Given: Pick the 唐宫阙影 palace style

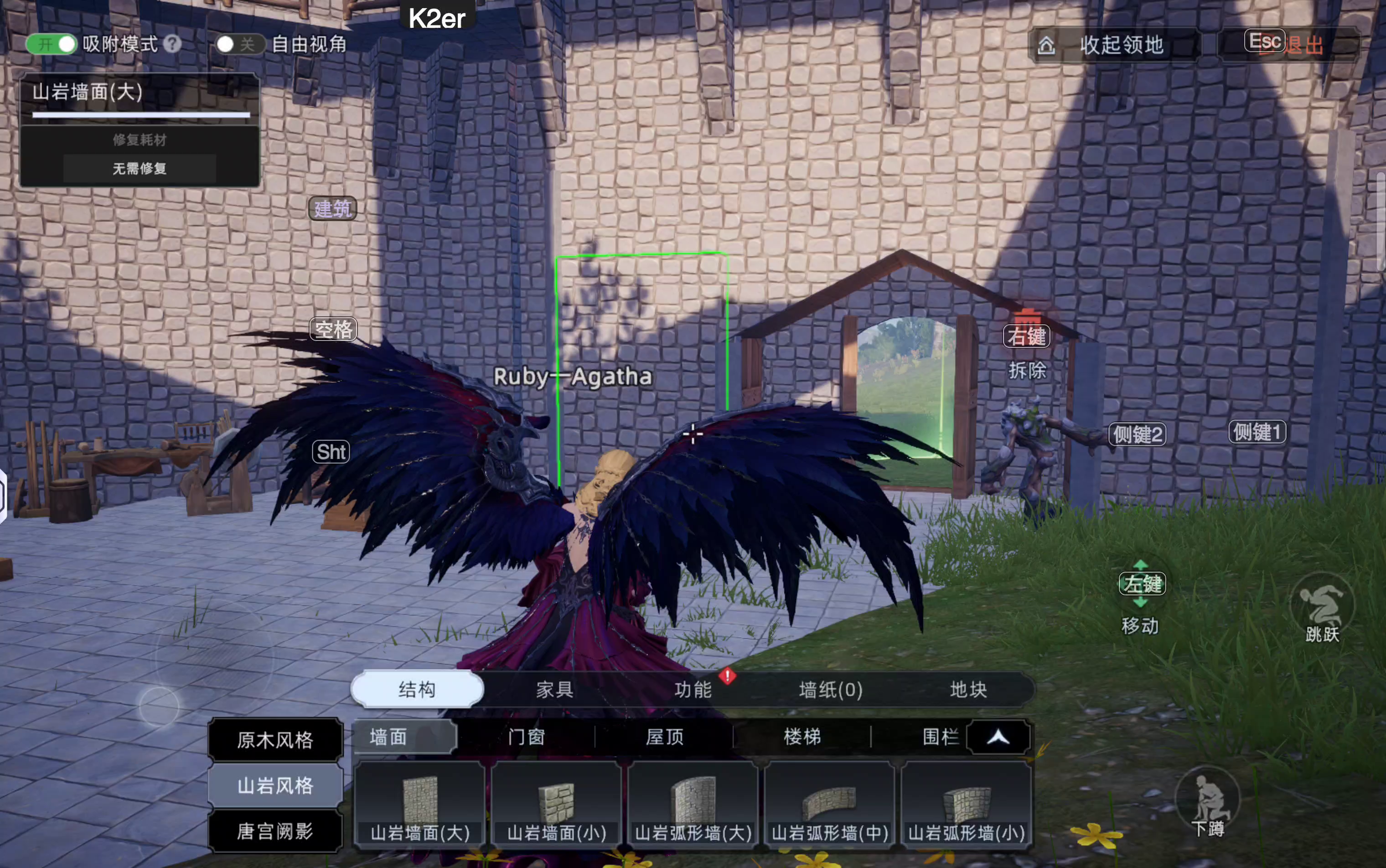Looking at the screenshot, I should 275,831.
